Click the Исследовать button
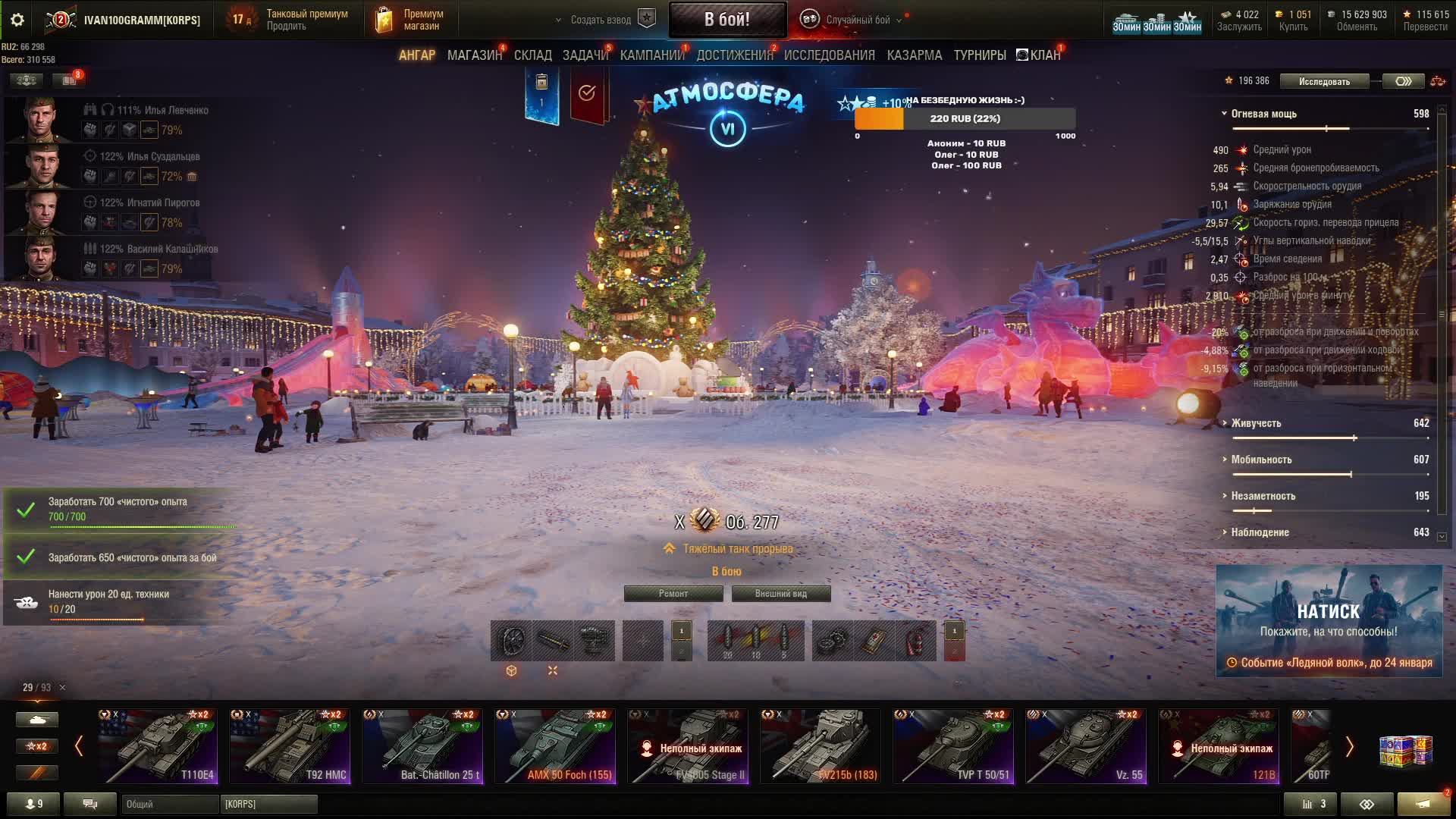 coord(1324,81)
